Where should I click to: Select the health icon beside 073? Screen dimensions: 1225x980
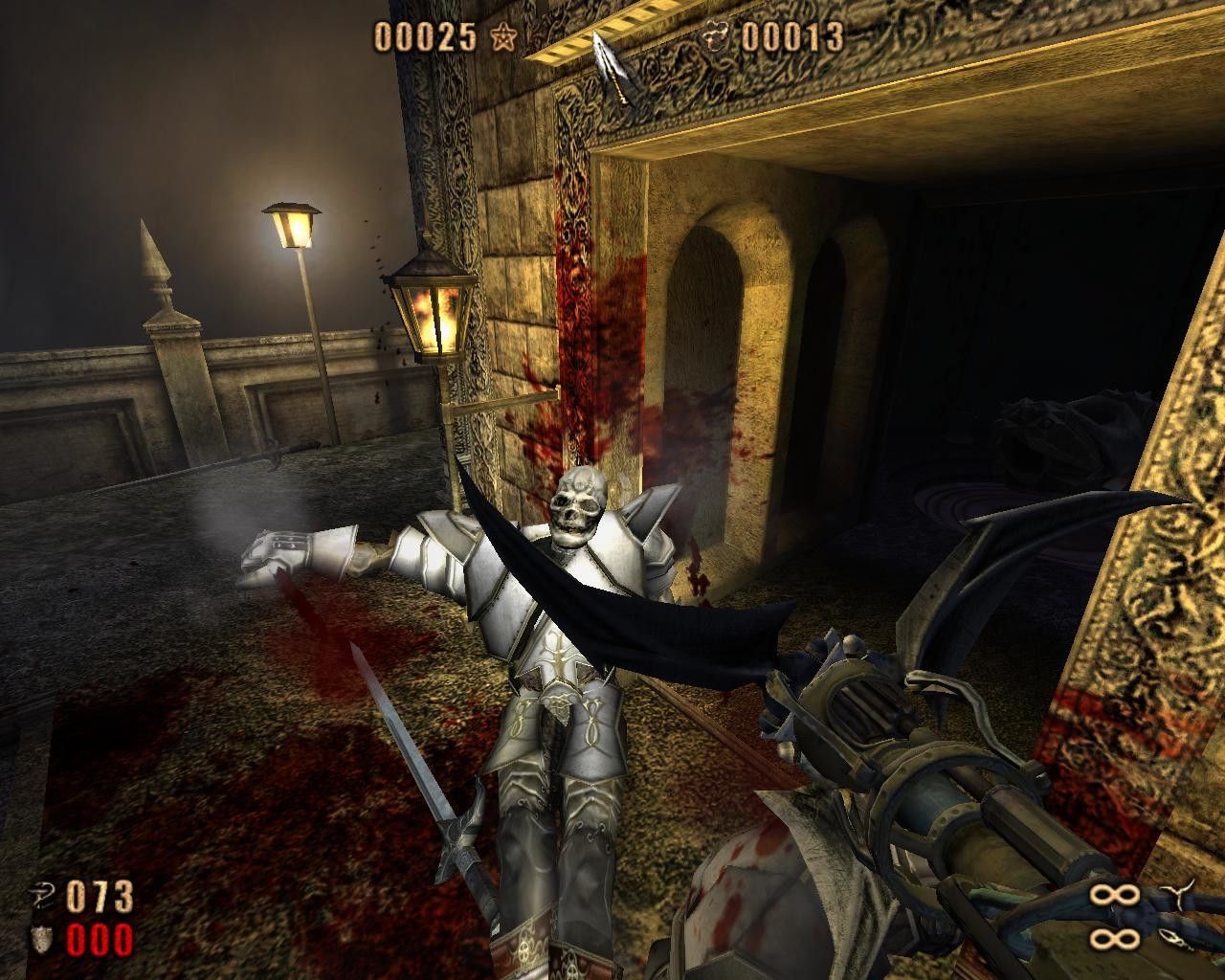(46, 897)
